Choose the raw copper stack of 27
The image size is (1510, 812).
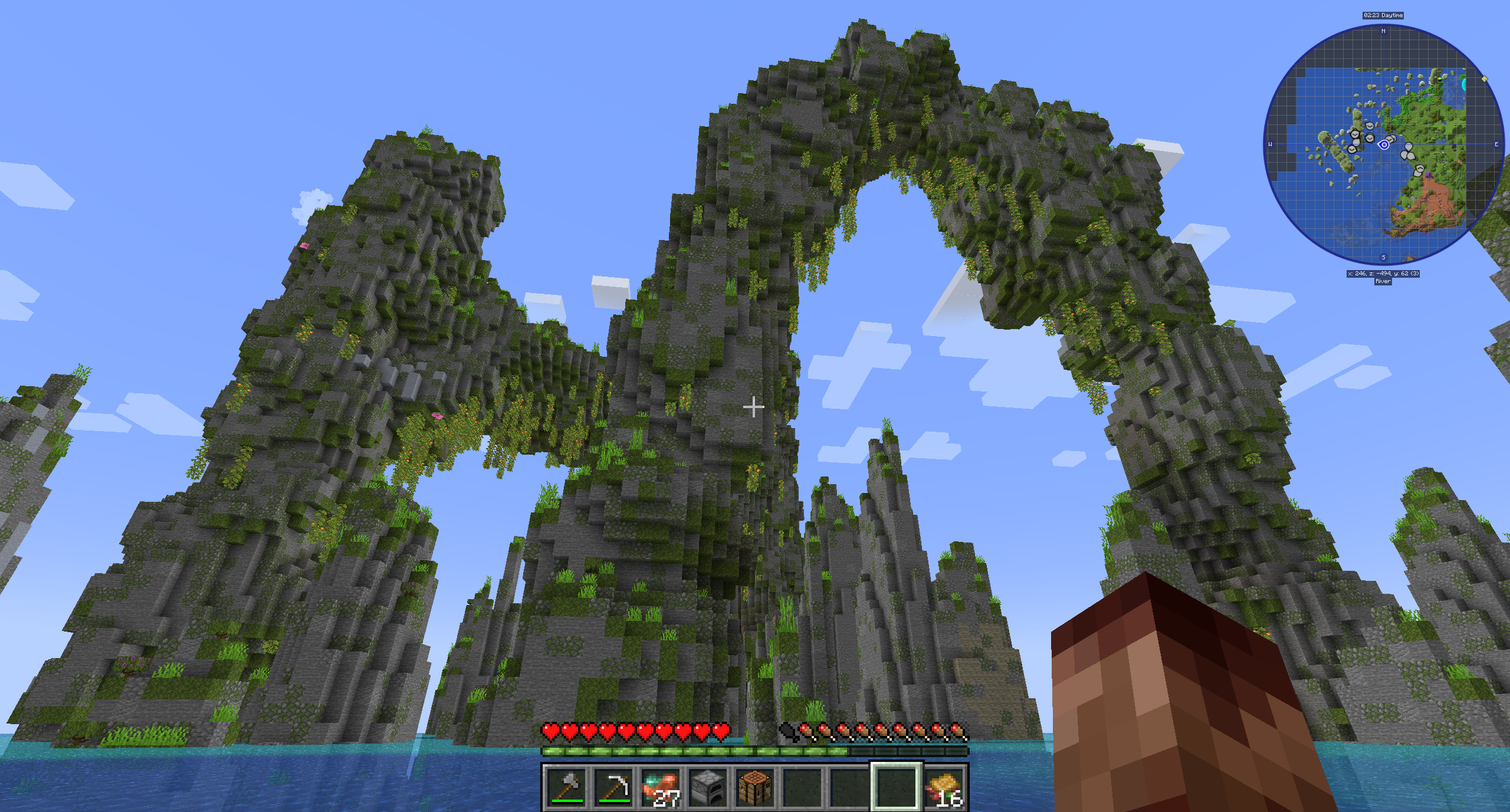[661, 787]
